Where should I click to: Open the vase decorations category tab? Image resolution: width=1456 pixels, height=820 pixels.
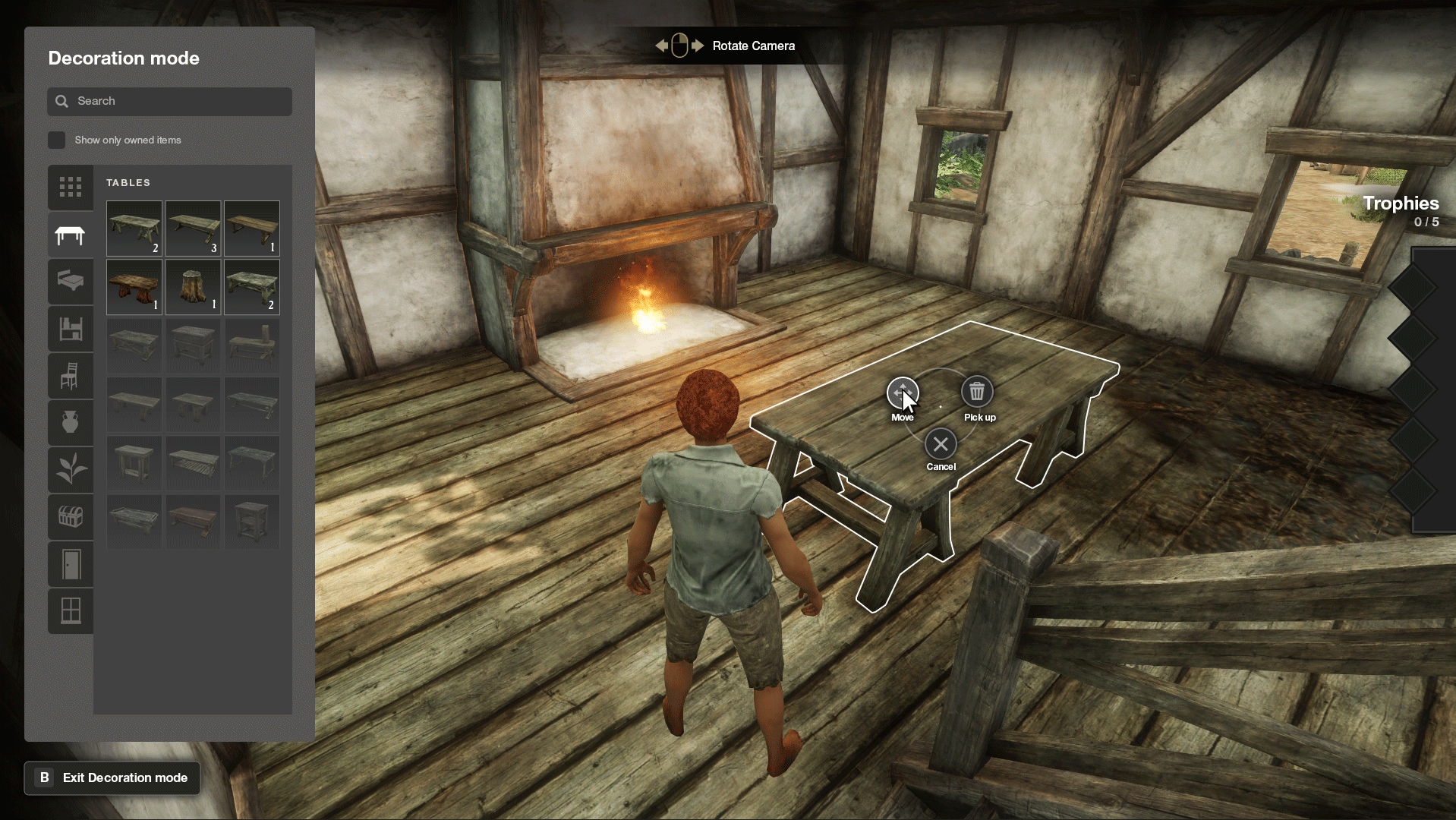pyautogui.click(x=71, y=422)
